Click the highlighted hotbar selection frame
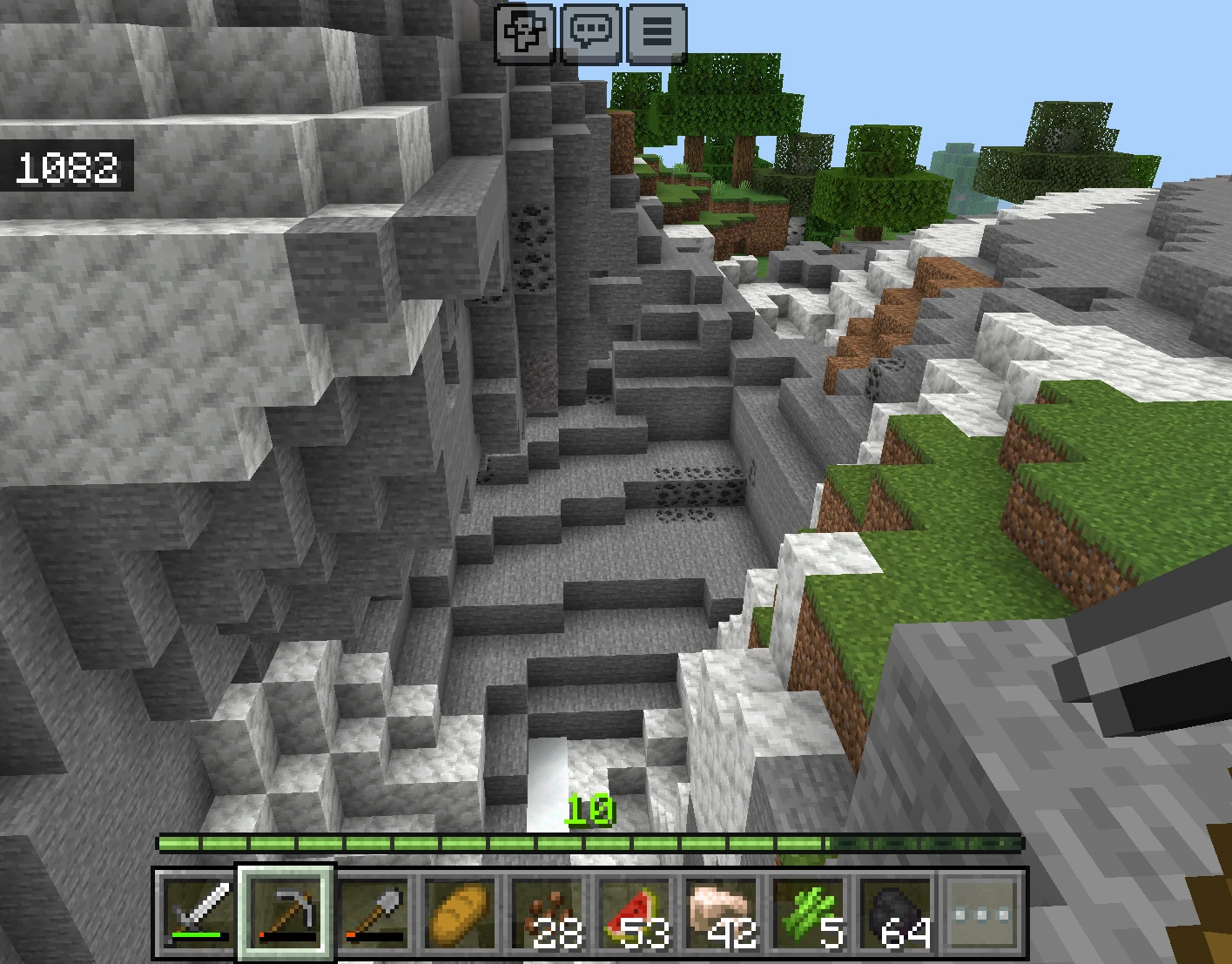The width and height of the screenshot is (1232, 964). point(285,913)
